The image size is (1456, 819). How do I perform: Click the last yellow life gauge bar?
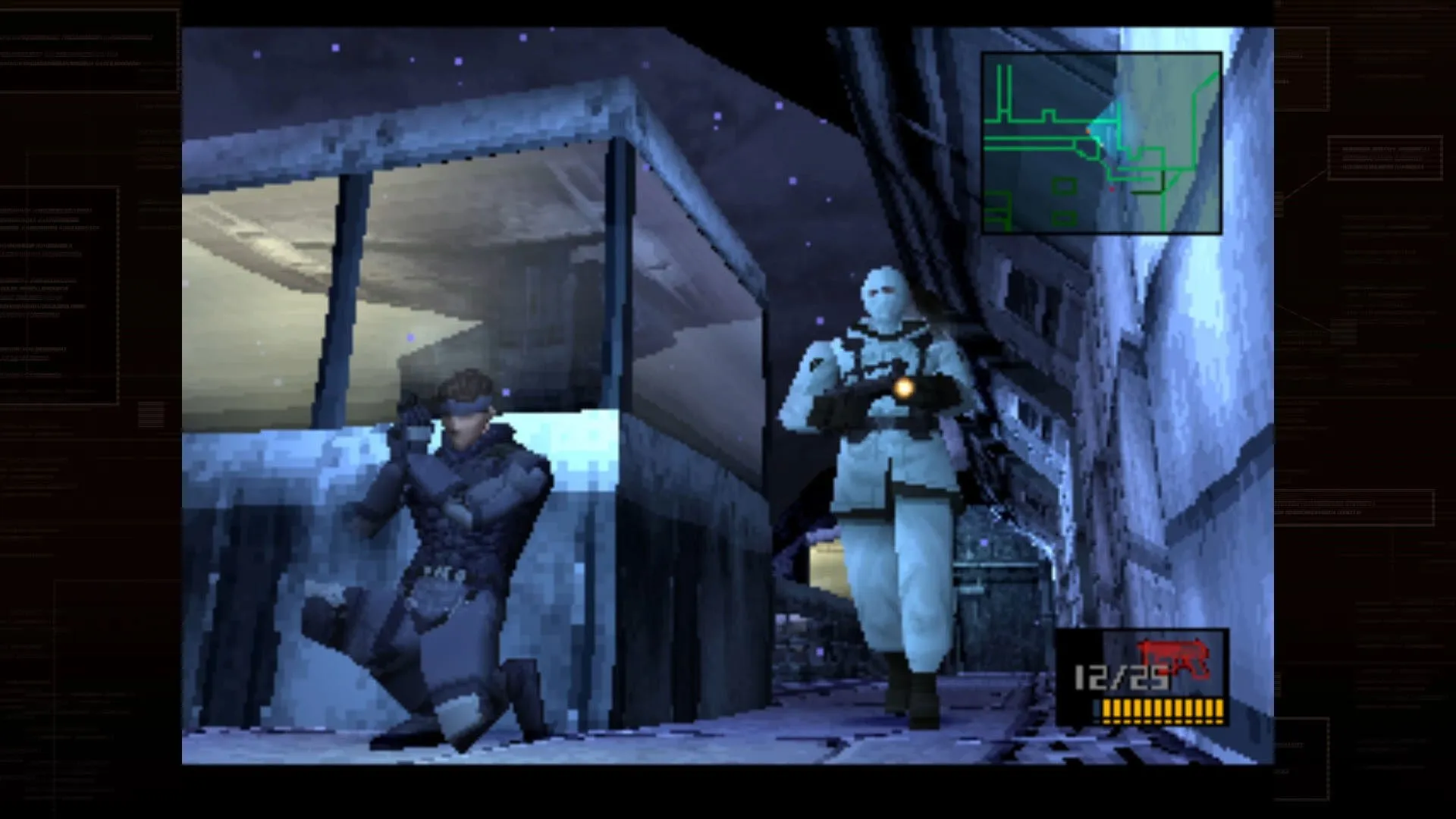pyautogui.click(x=1219, y=710)
